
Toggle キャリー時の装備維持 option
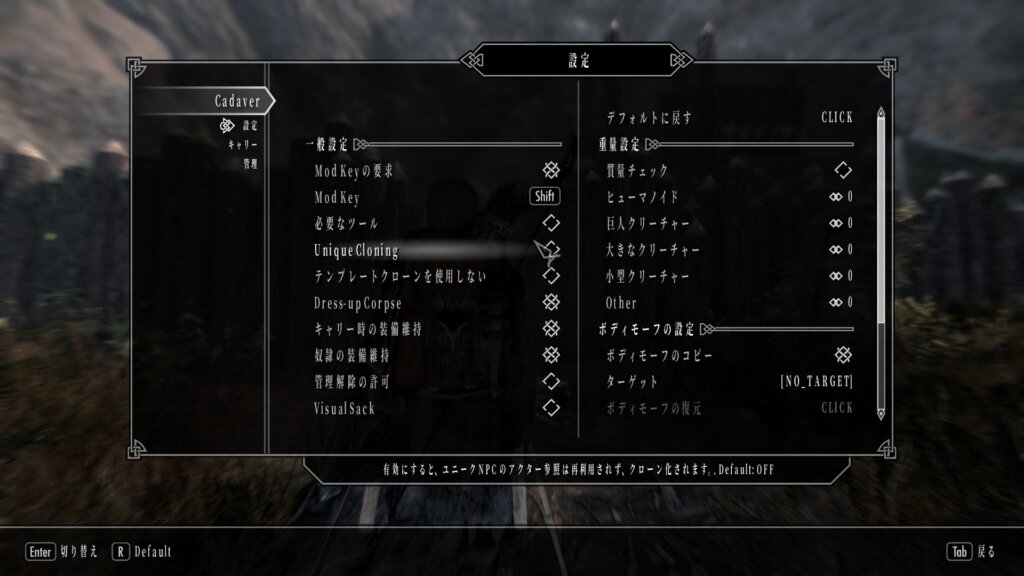coord(550,328)
